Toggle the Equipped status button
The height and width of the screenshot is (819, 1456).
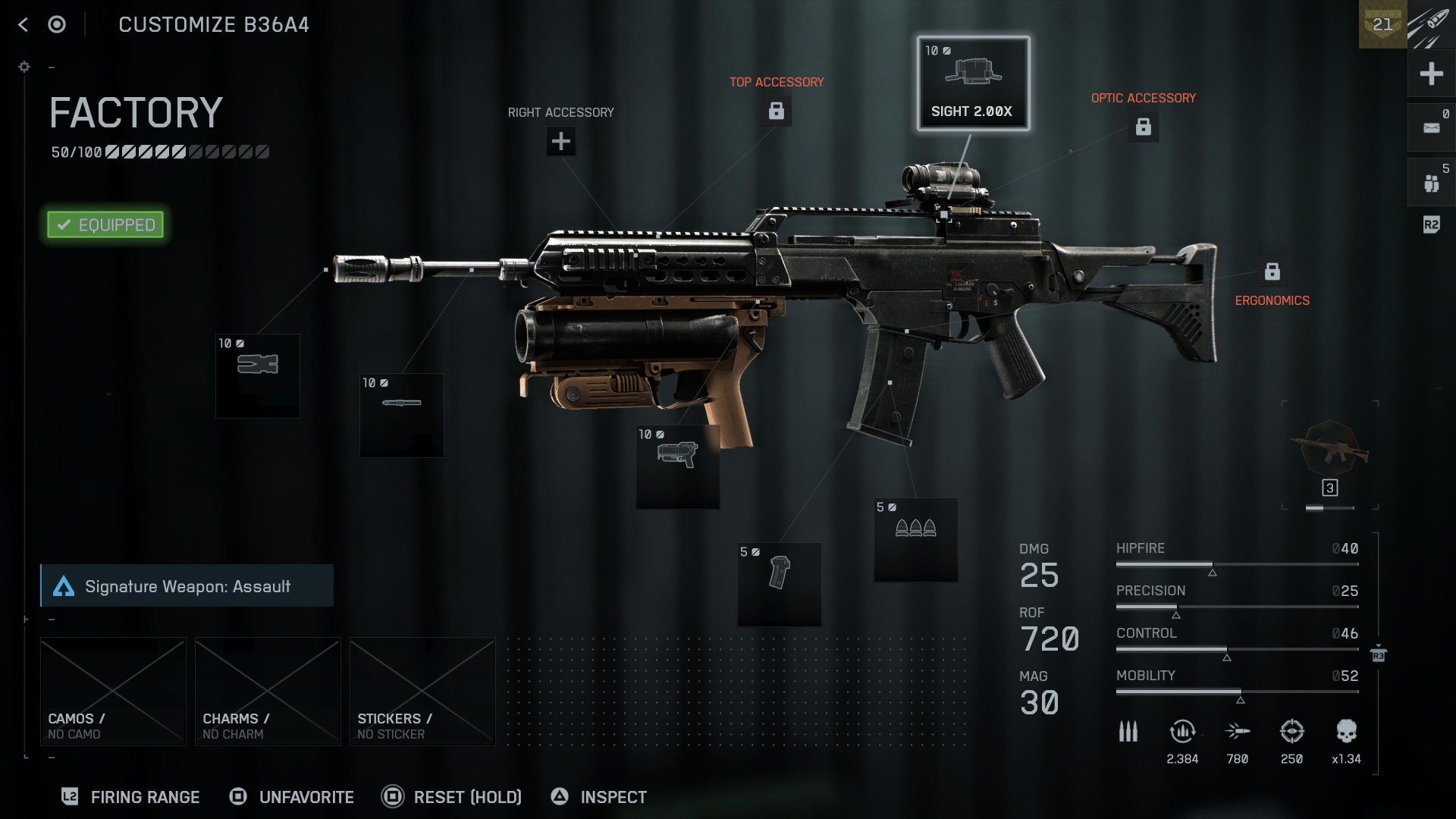105,224
